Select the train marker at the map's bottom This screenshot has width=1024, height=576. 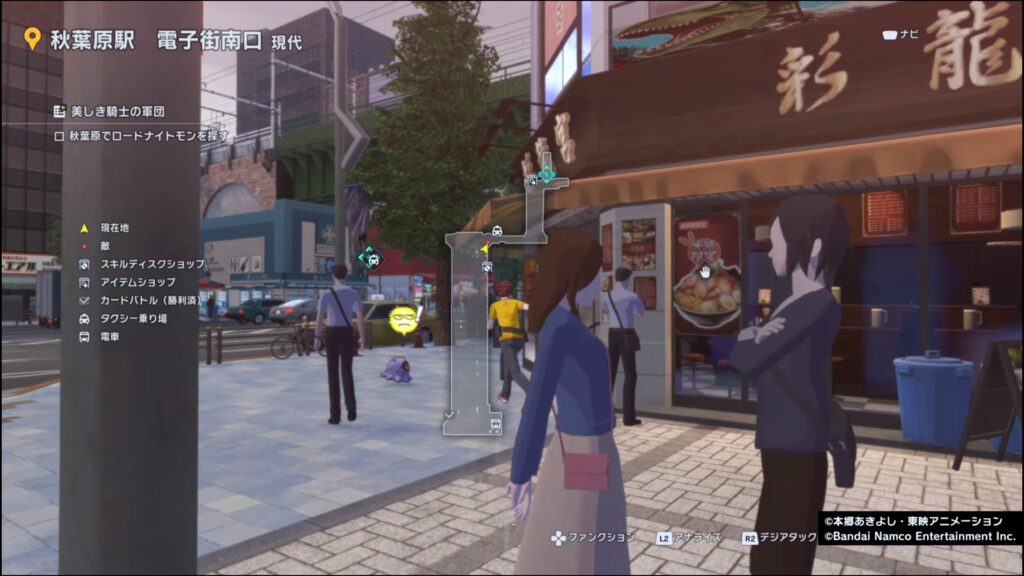pos(496,425)
